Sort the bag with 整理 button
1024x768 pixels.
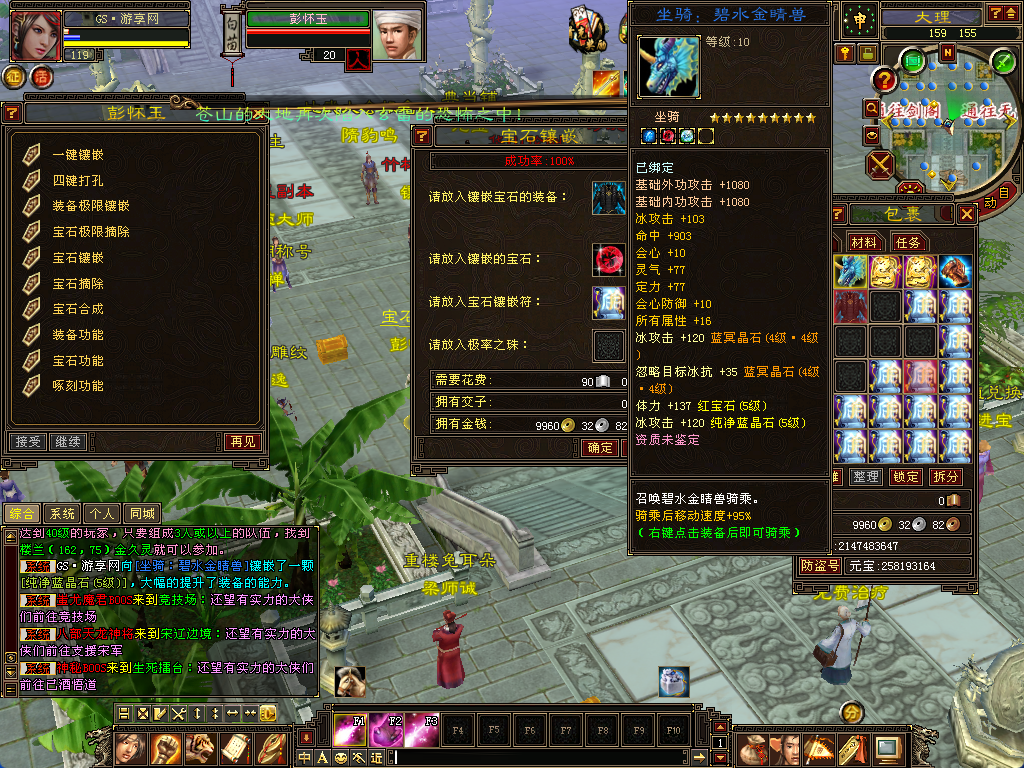pos(865,477)
